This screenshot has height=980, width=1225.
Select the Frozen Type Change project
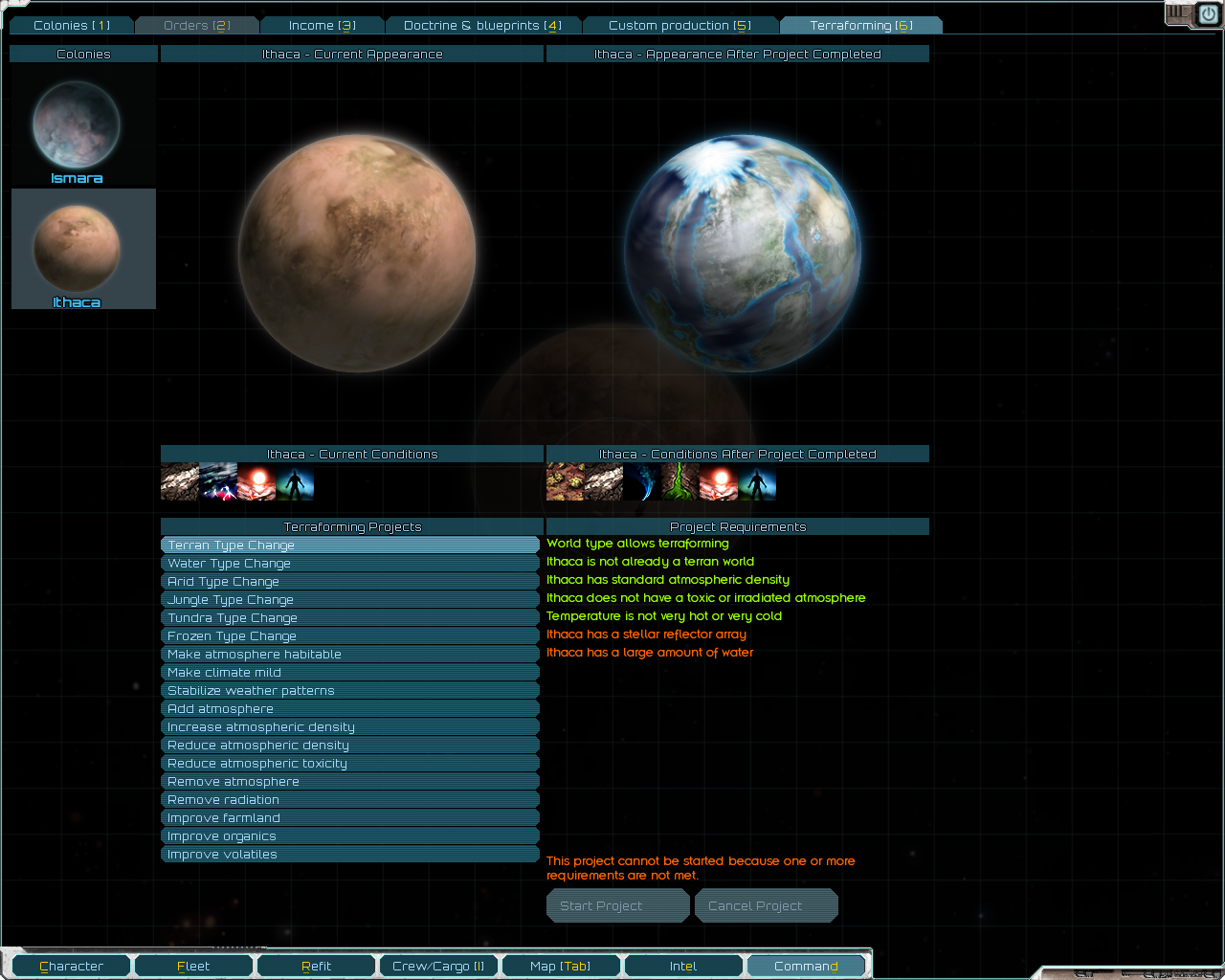tap(350, 635)
